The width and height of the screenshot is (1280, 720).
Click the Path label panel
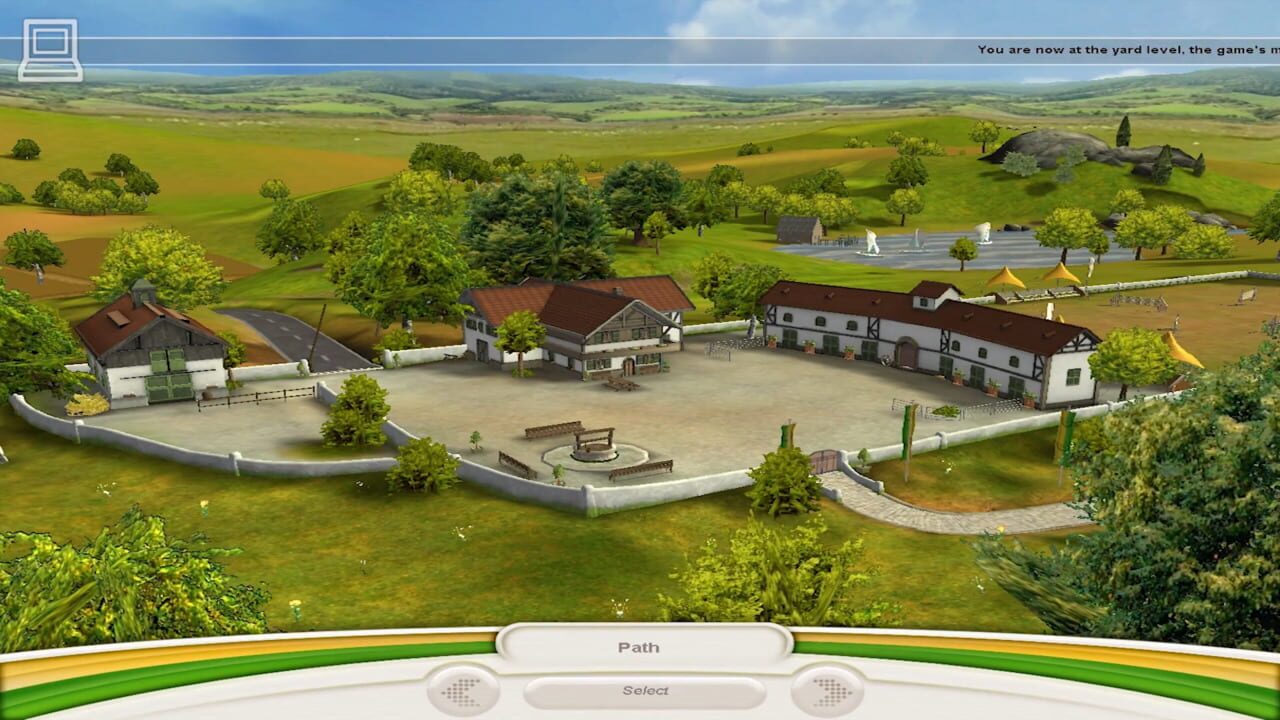click(x=640, y=647)
